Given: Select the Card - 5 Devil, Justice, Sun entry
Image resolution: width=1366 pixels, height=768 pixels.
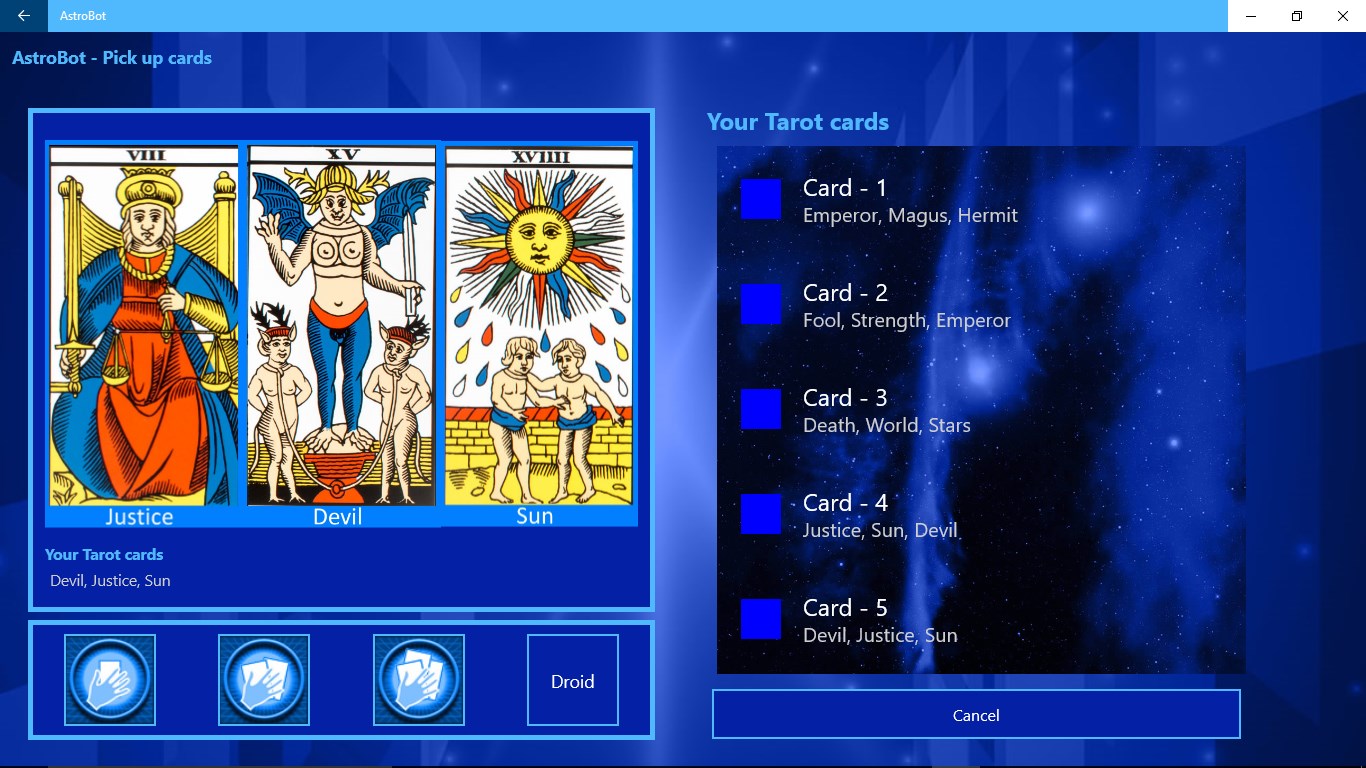Looking at the screenshot, I should click(x=880, y=619).
